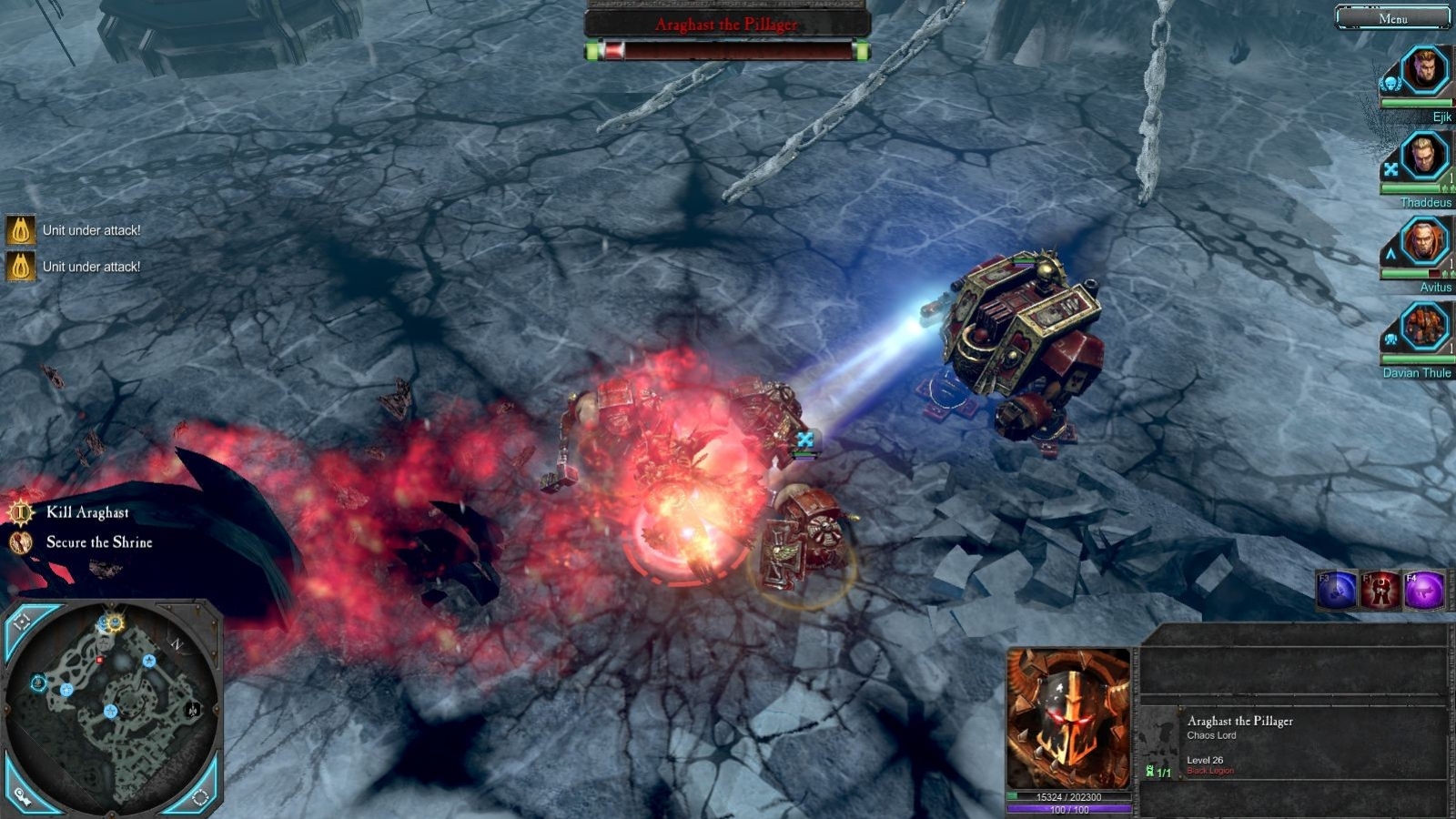
Task: Click Araghast's health bar at top center
Action: 726,51
